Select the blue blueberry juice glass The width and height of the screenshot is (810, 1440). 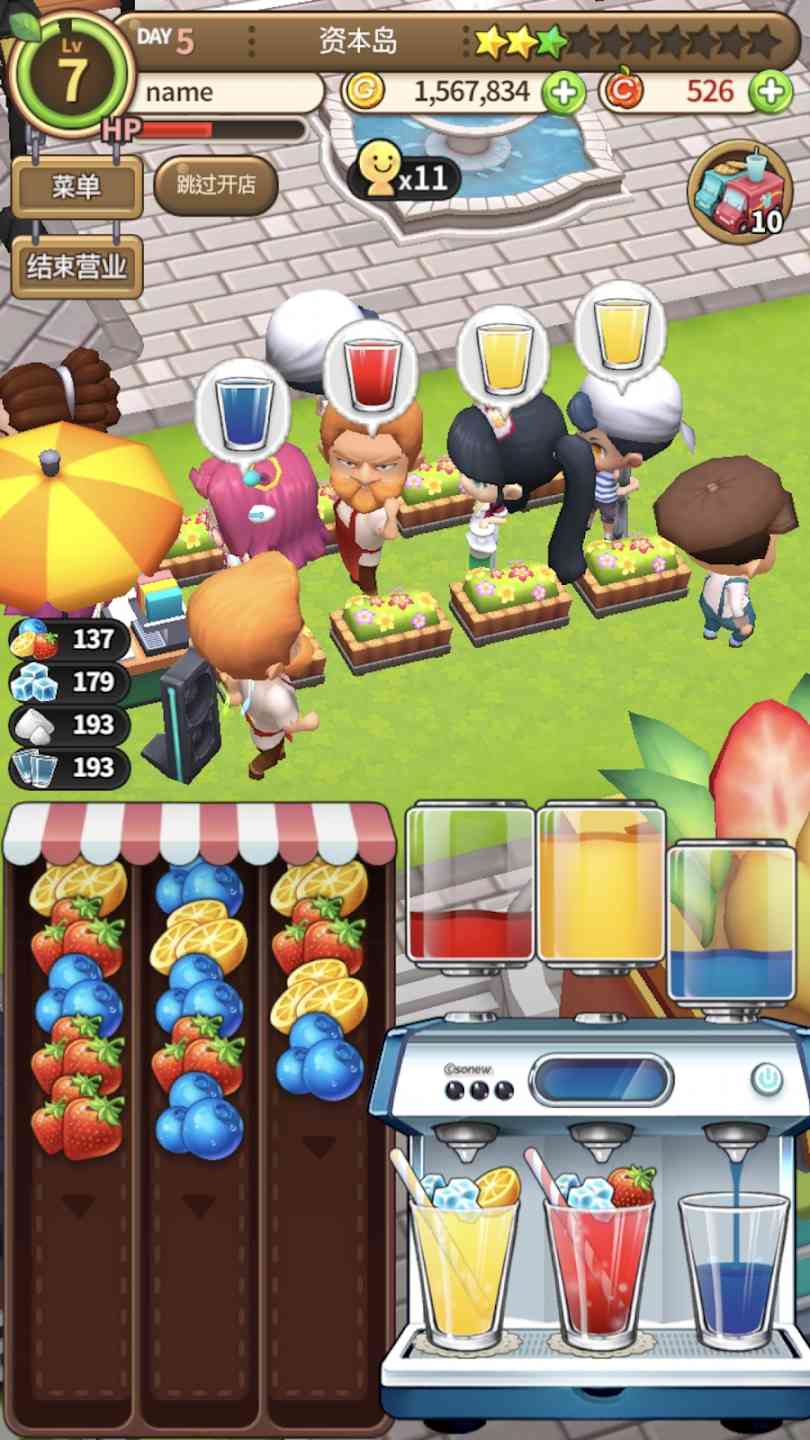[733, 1275]
